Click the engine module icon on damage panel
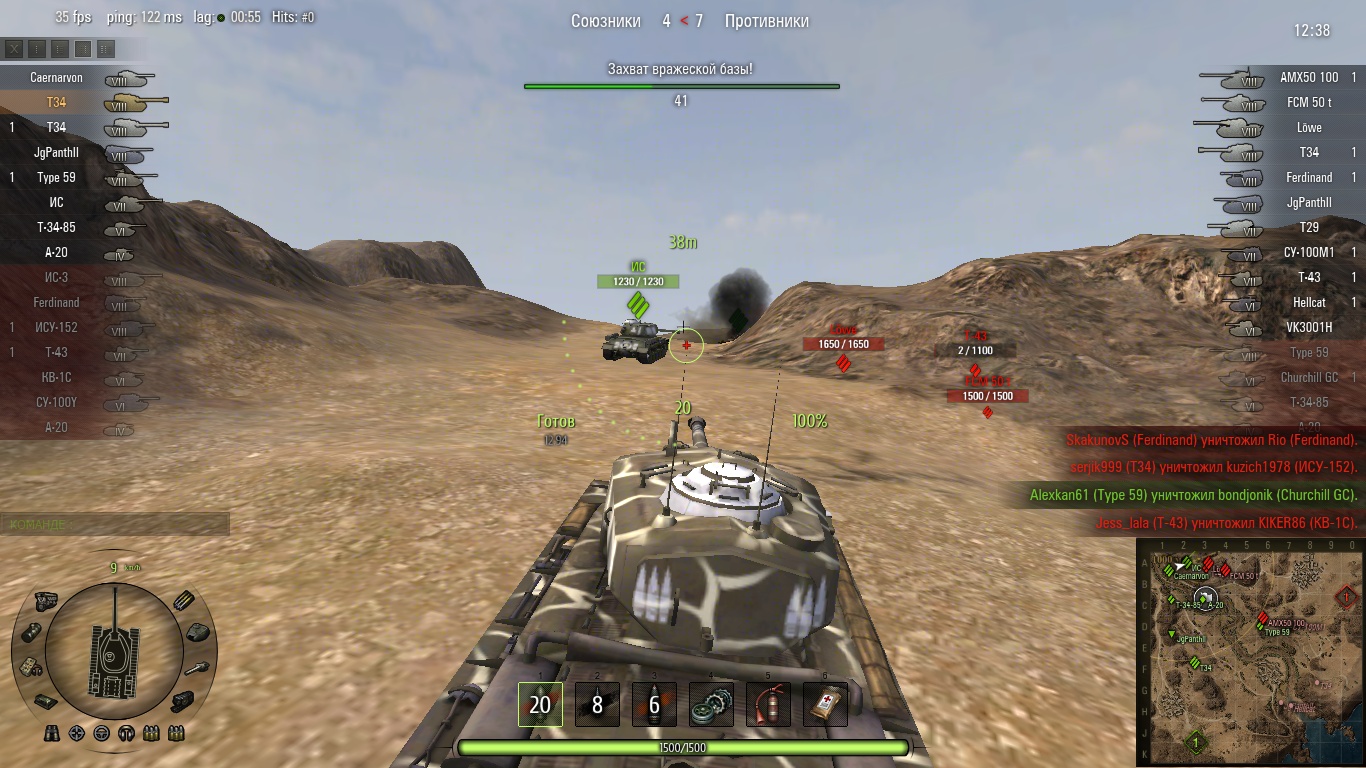Image resolution: width=1366 pixels, height=768 pixels. [46, 600]
